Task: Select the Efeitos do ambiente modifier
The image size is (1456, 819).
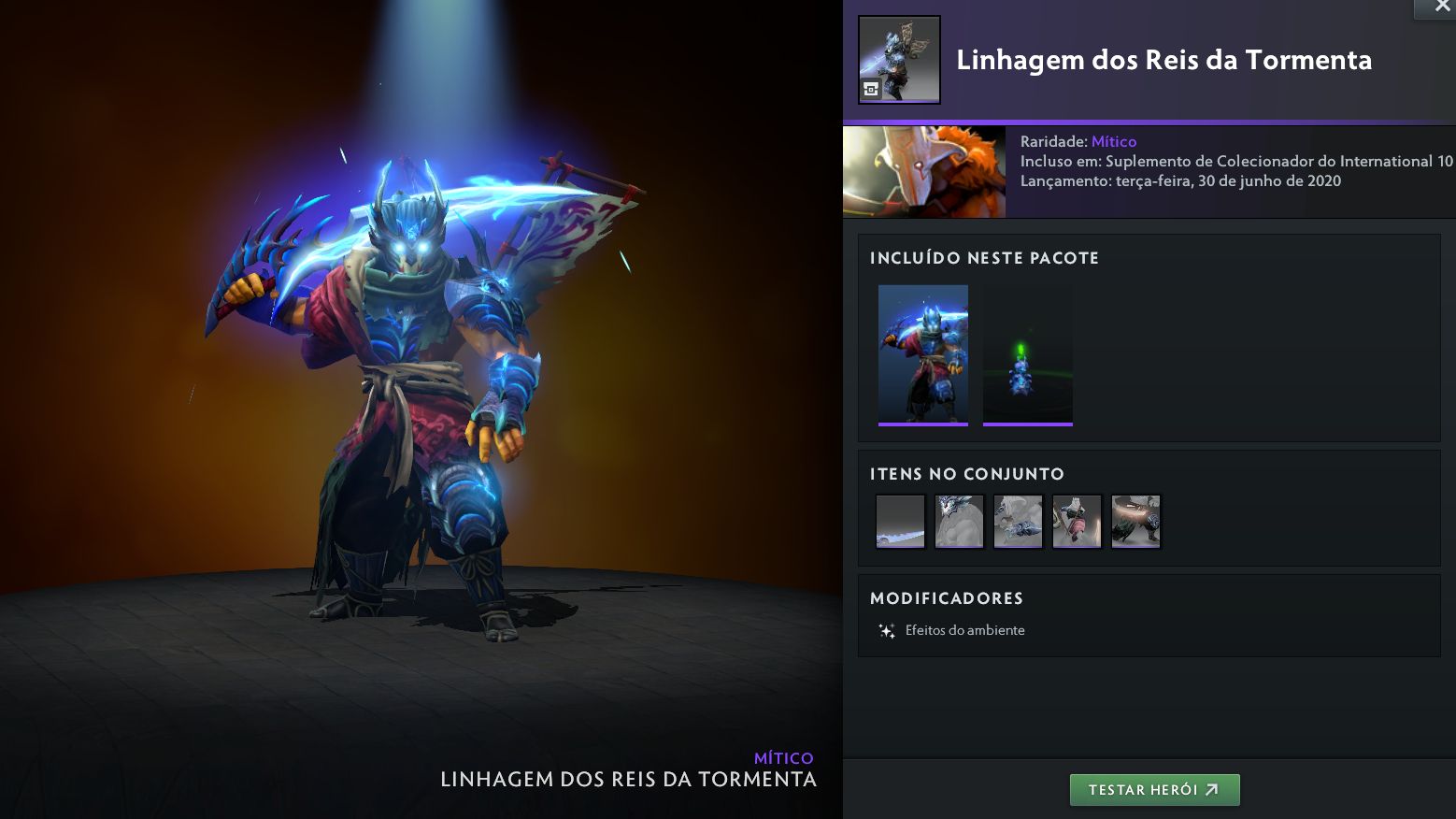Action: pos(964,630)
